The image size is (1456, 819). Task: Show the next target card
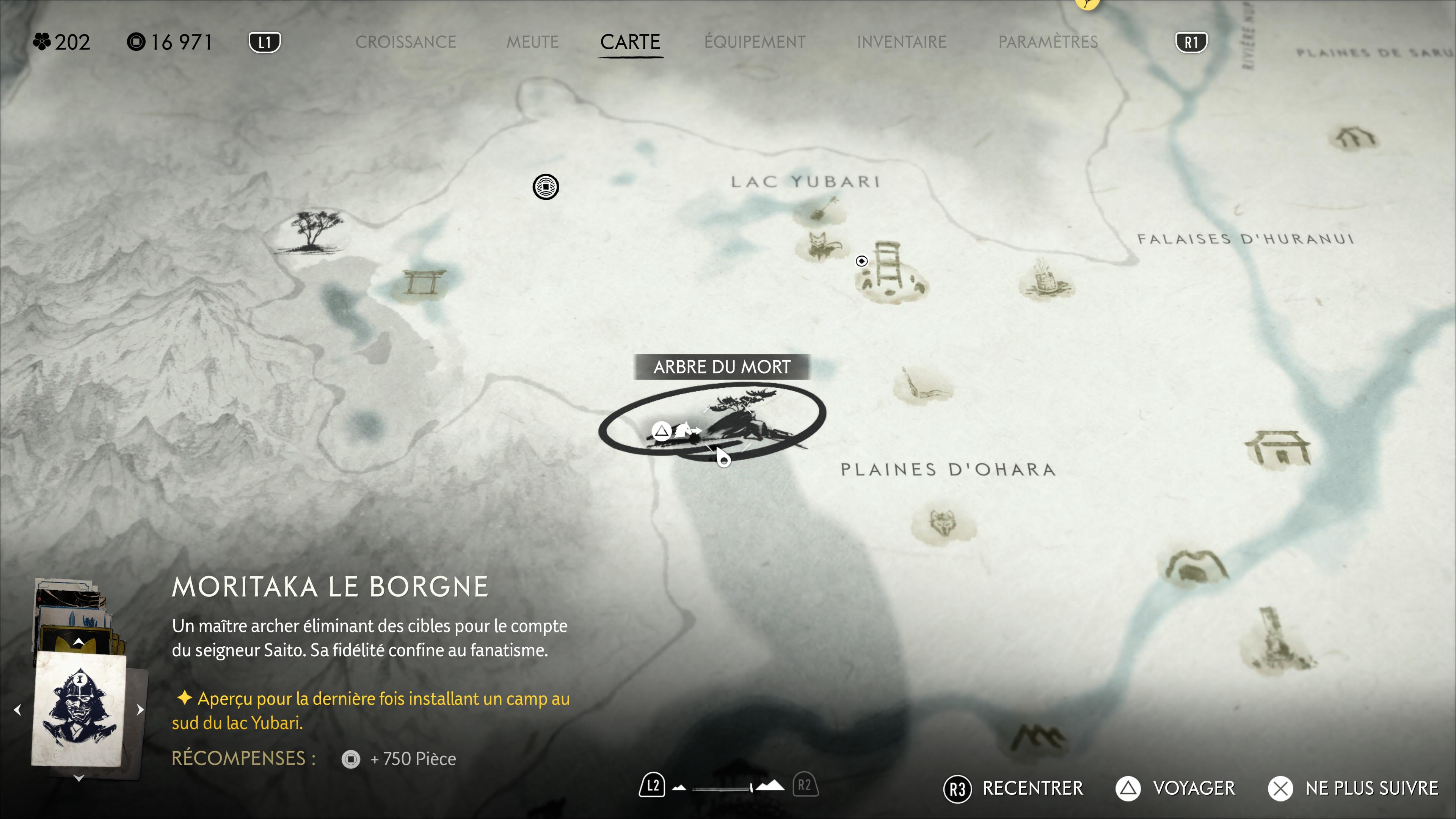(x=140, y=710)
